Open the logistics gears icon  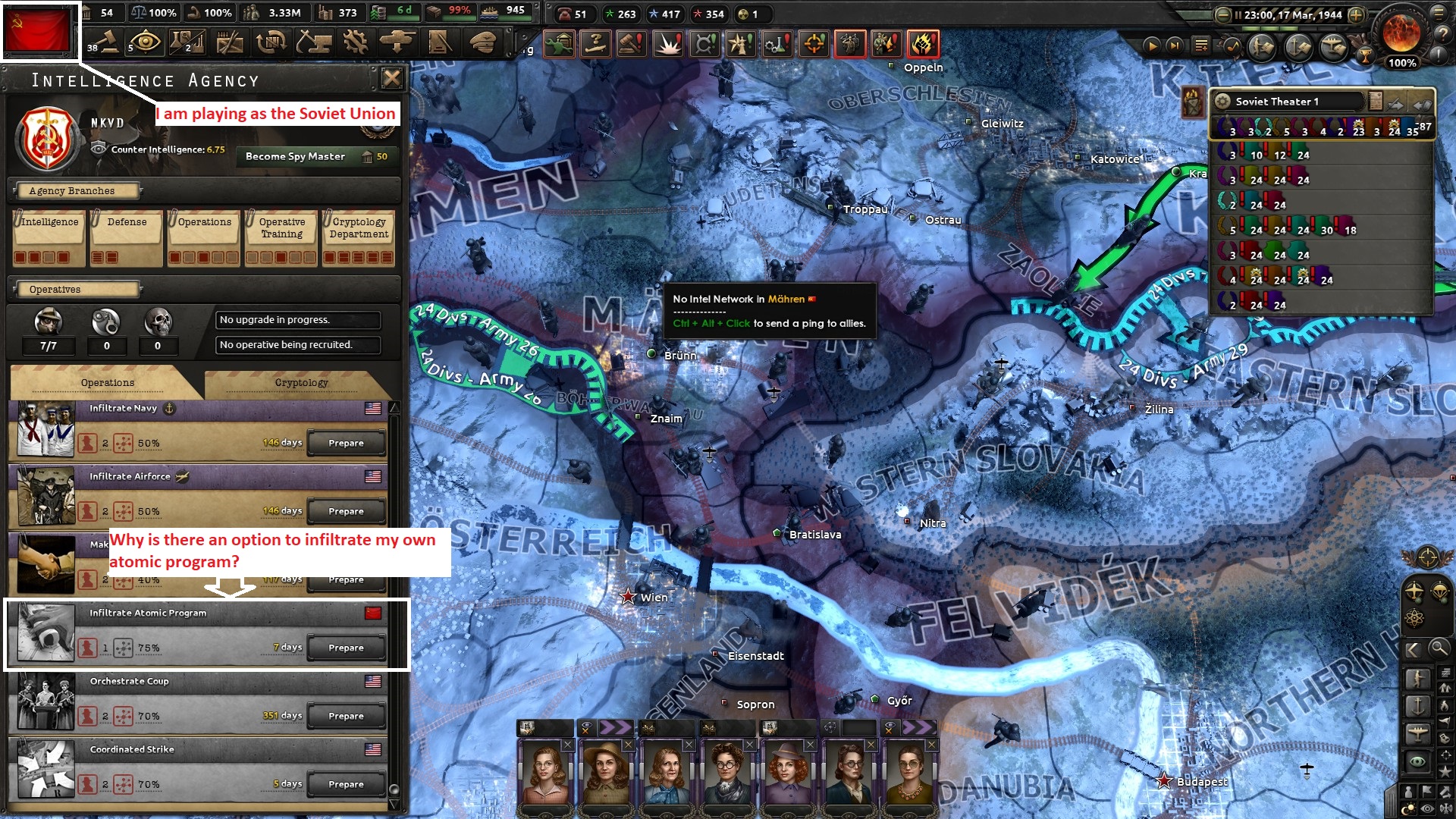pyautogui.click(x=354, y=43)
